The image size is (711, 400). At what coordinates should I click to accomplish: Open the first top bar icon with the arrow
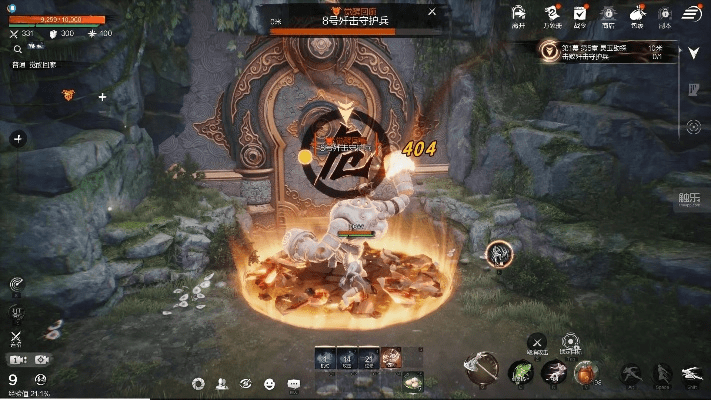coord(518,14)
